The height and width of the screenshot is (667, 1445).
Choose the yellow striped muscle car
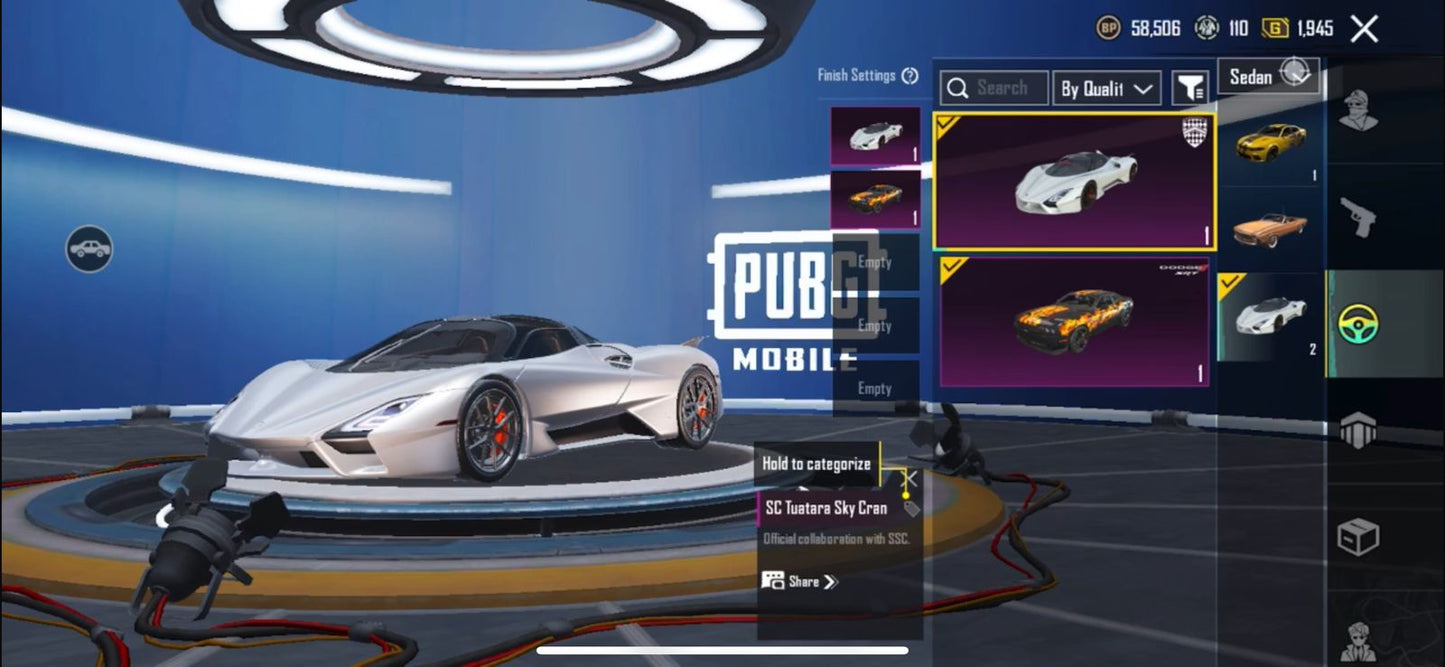(x=1270, y=144)
